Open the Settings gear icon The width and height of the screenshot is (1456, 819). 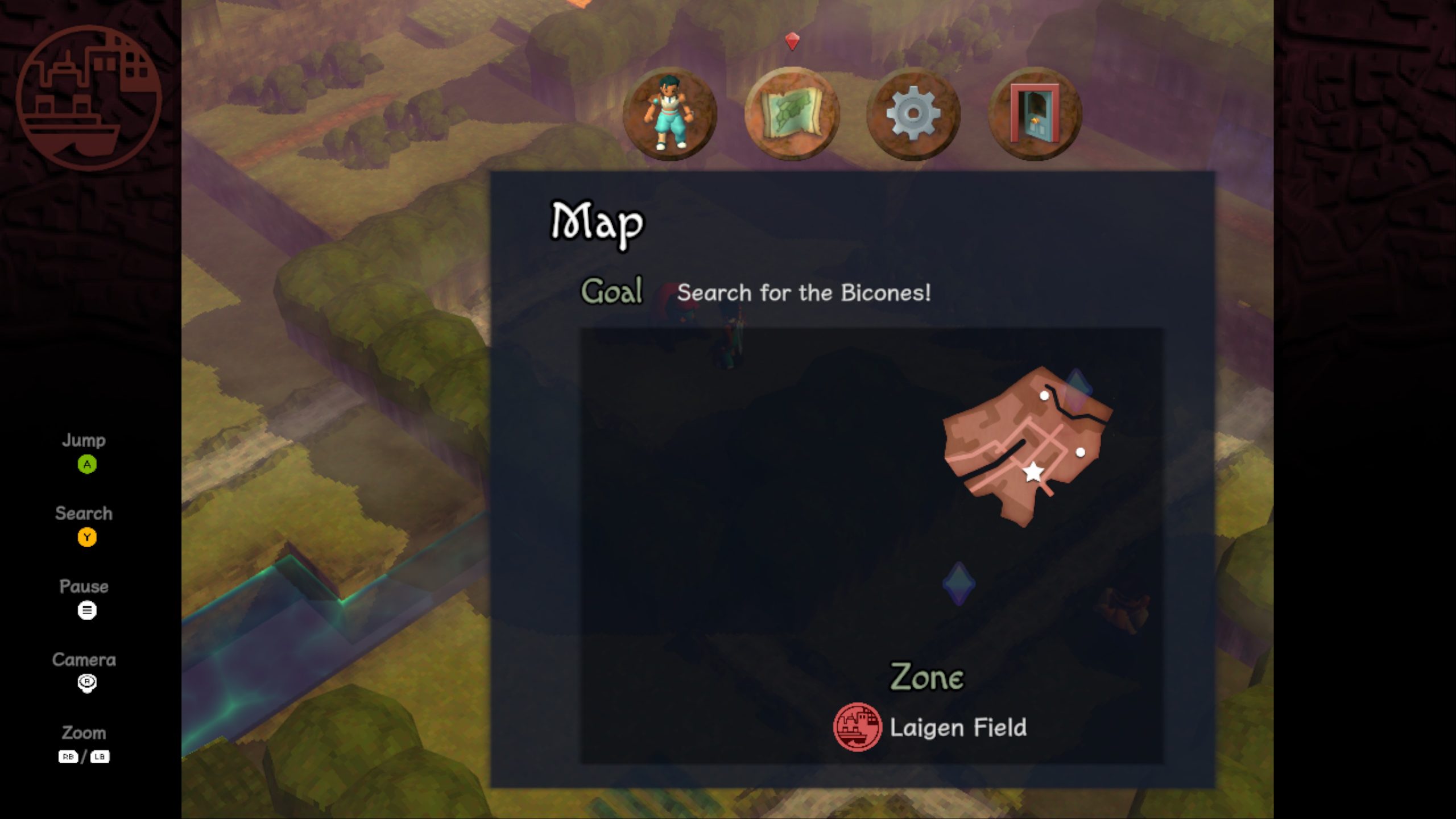[x=913, y=114]
